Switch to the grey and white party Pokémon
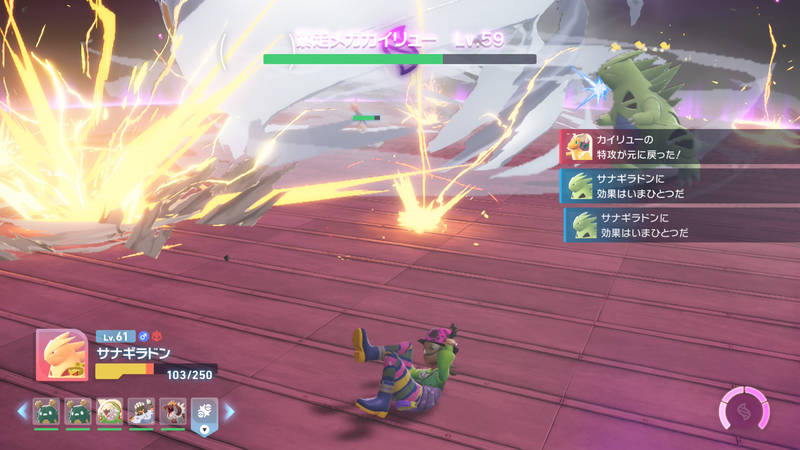 pyautogui.click(x=141, y=411)
